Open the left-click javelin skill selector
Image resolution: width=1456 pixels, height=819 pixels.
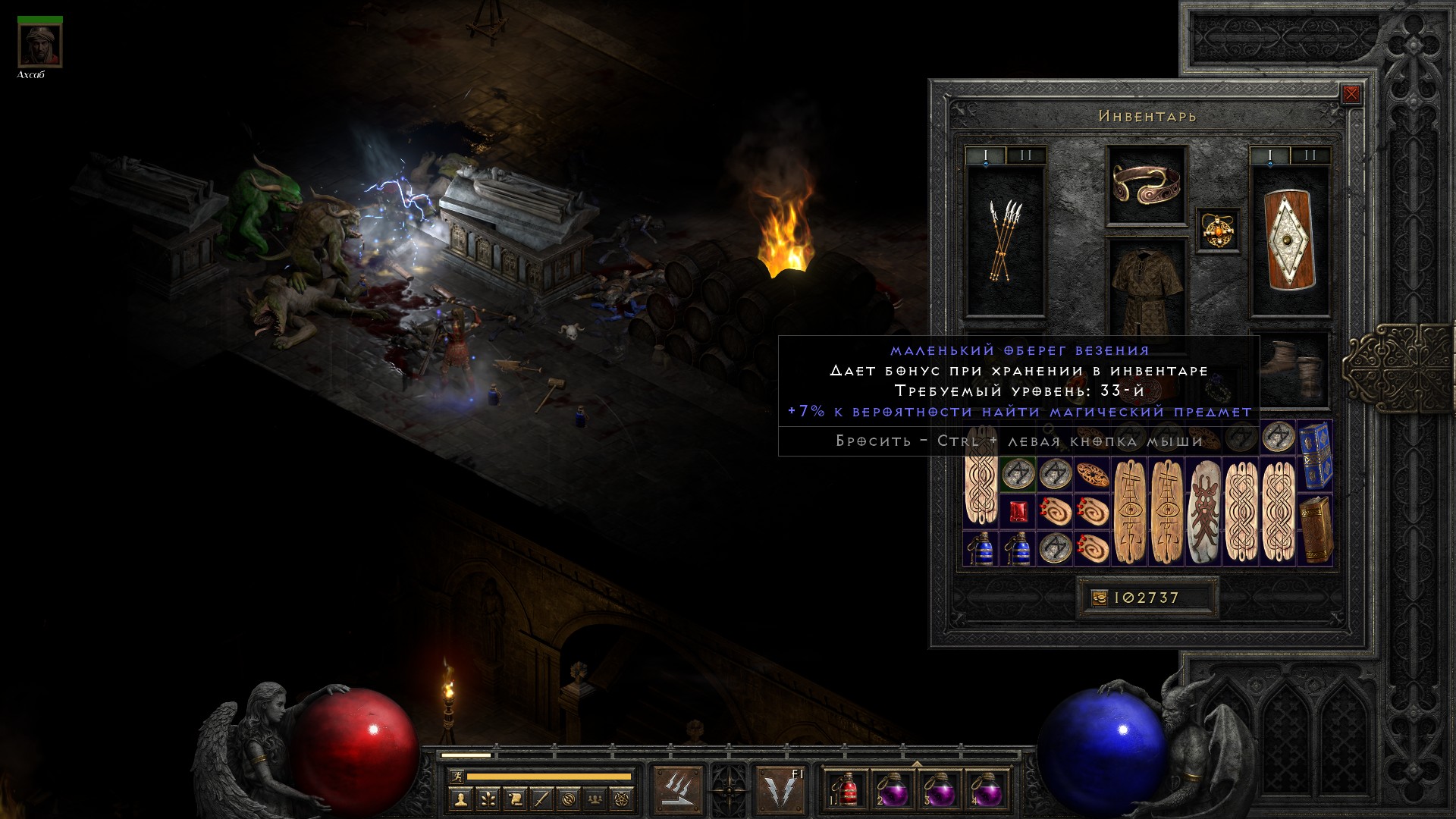coord(677,788)
